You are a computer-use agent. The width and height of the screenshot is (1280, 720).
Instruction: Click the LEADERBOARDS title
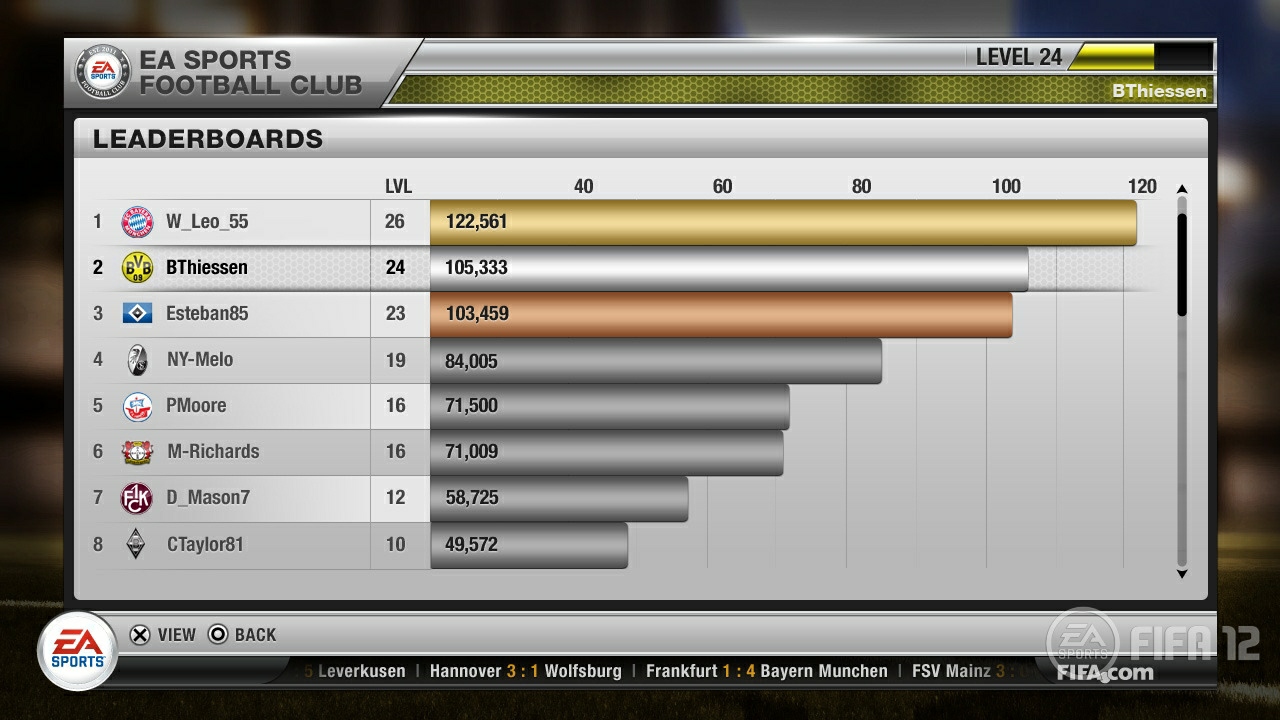[x=205, y=138]
